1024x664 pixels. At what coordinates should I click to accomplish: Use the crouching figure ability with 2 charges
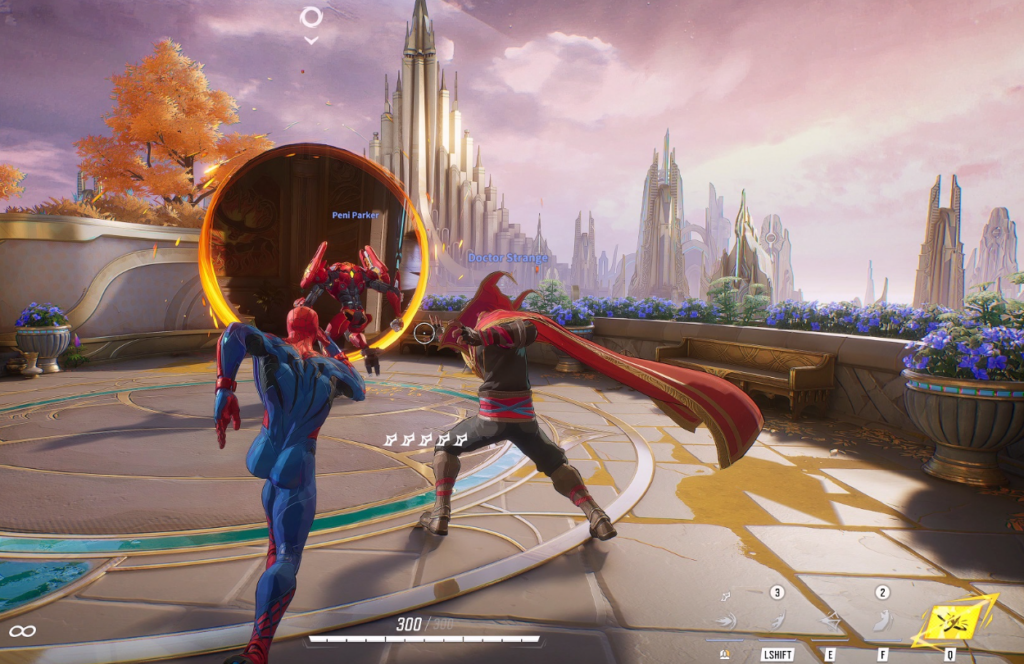point(881,620)
